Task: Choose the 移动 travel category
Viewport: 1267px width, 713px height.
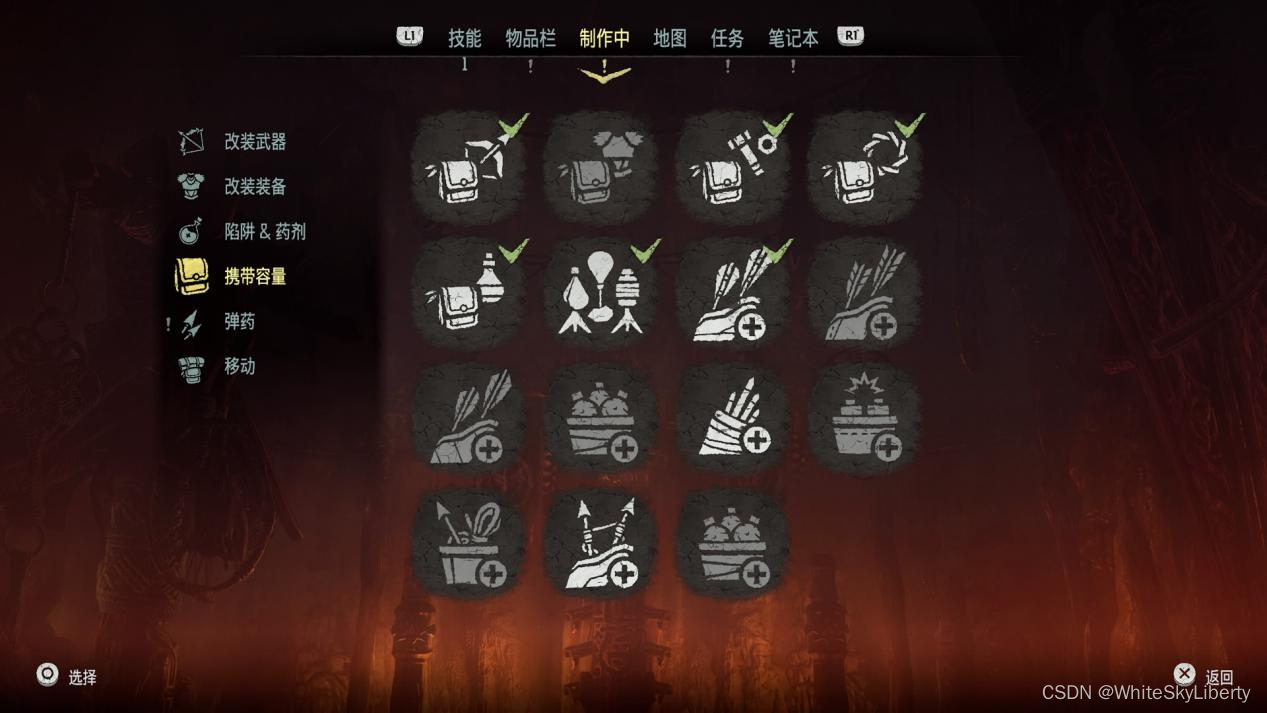Action: pyautogui.click(x=239, y=367)
